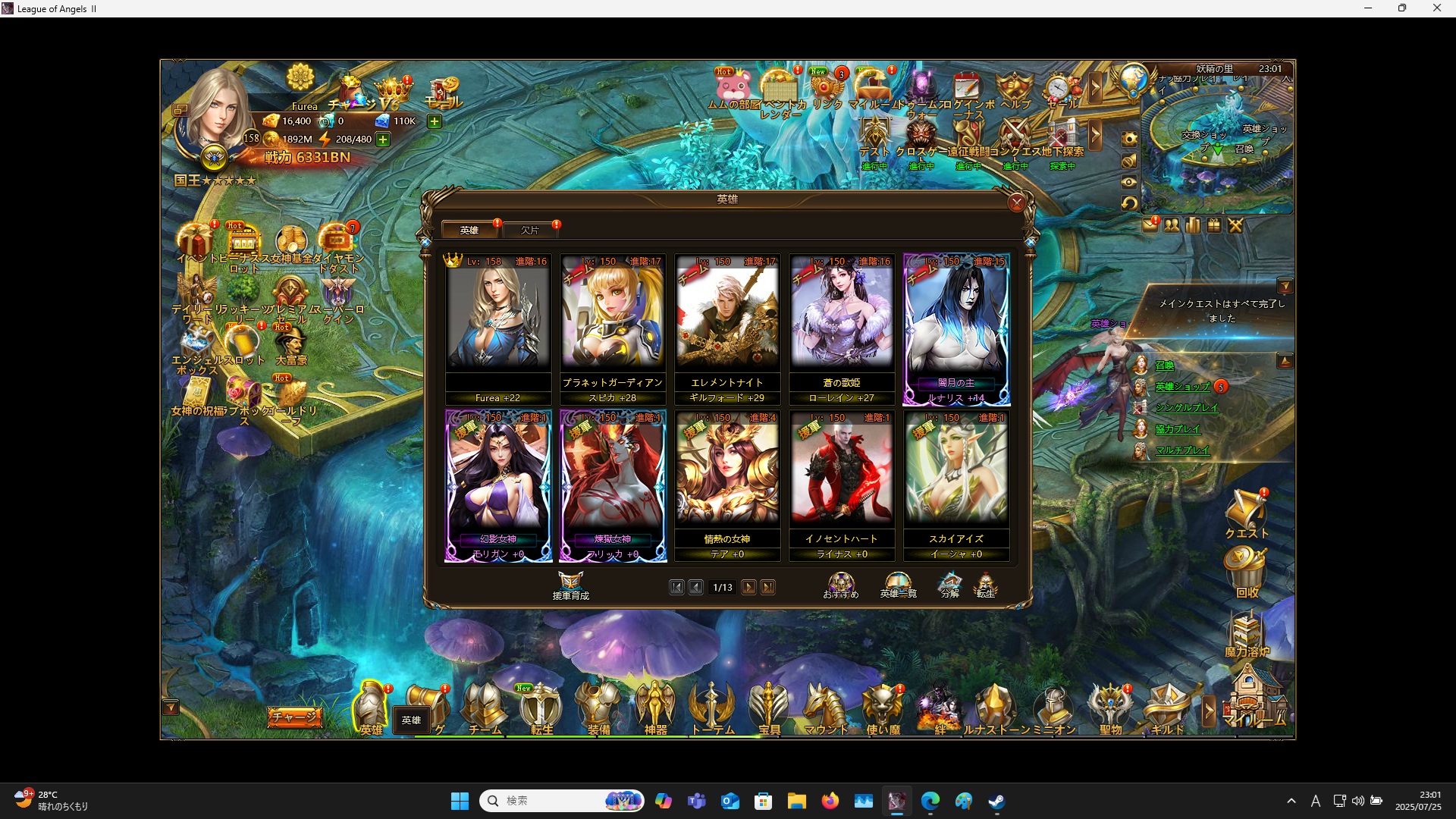Click the 208/480 energy progress bar
Viewport: 1456px width, 819px height.
[x=353, y=139]
